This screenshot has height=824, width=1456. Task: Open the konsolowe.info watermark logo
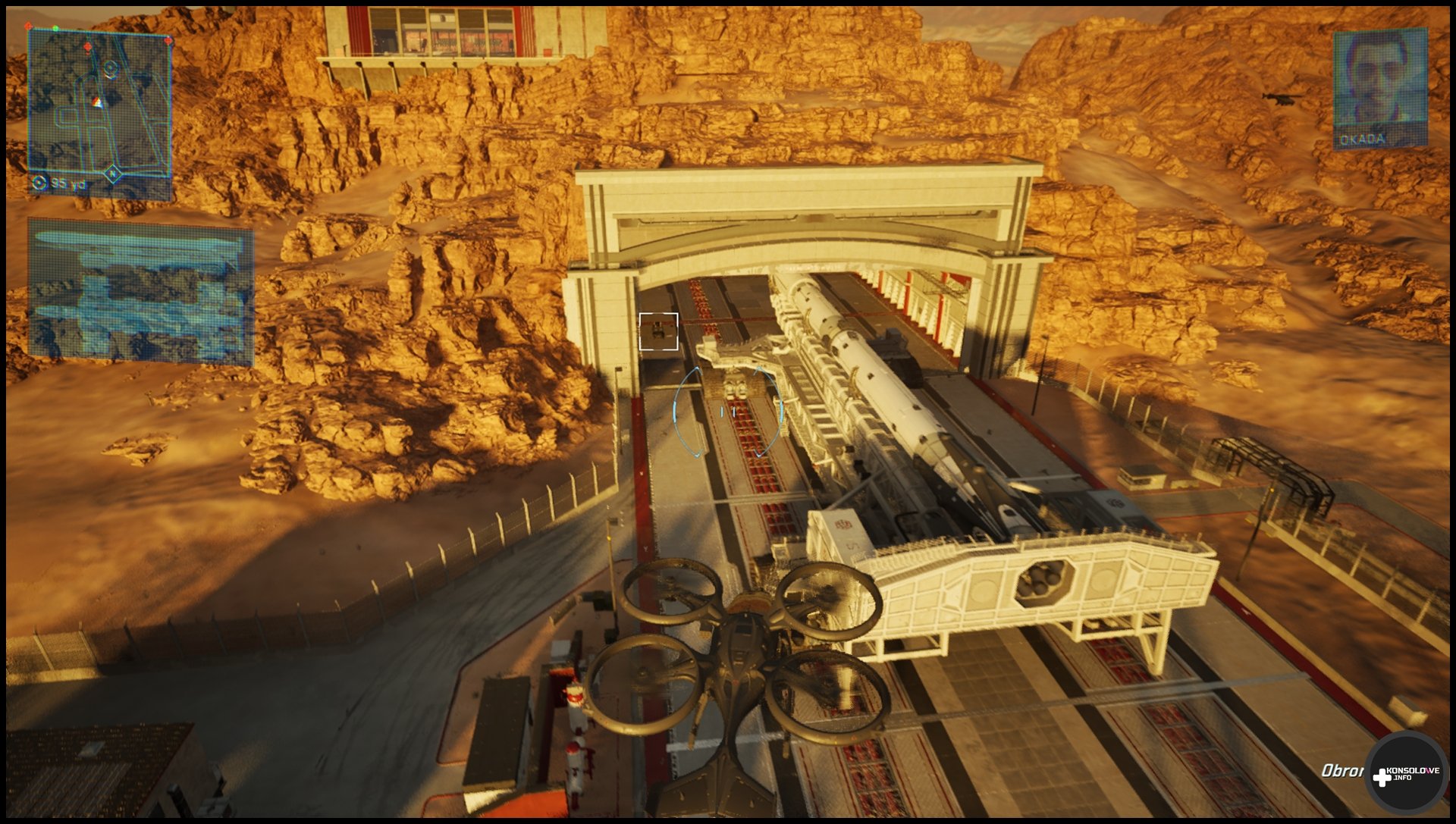(x=1405, y=775)
